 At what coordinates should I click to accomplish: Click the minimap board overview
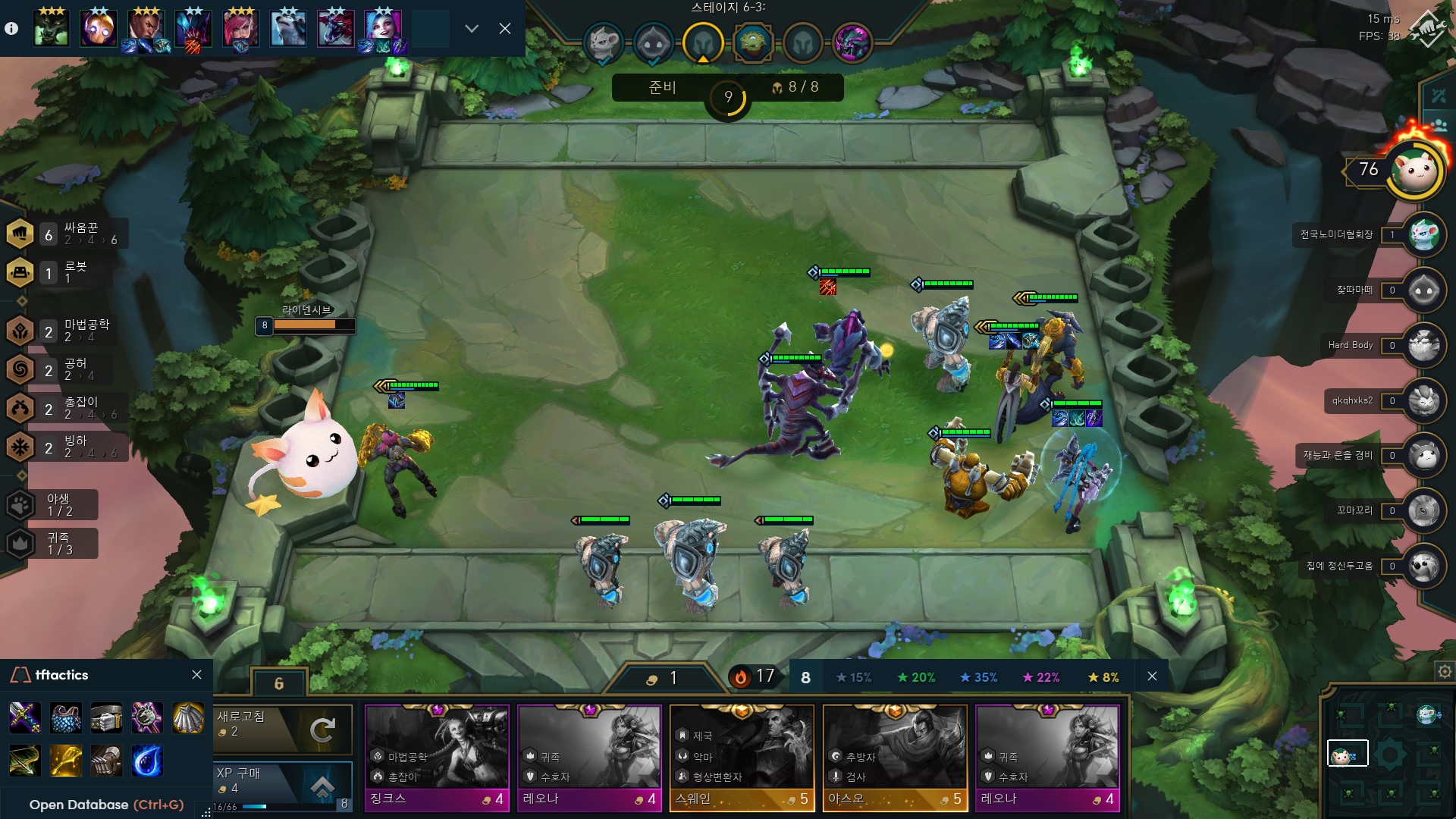1389,753
